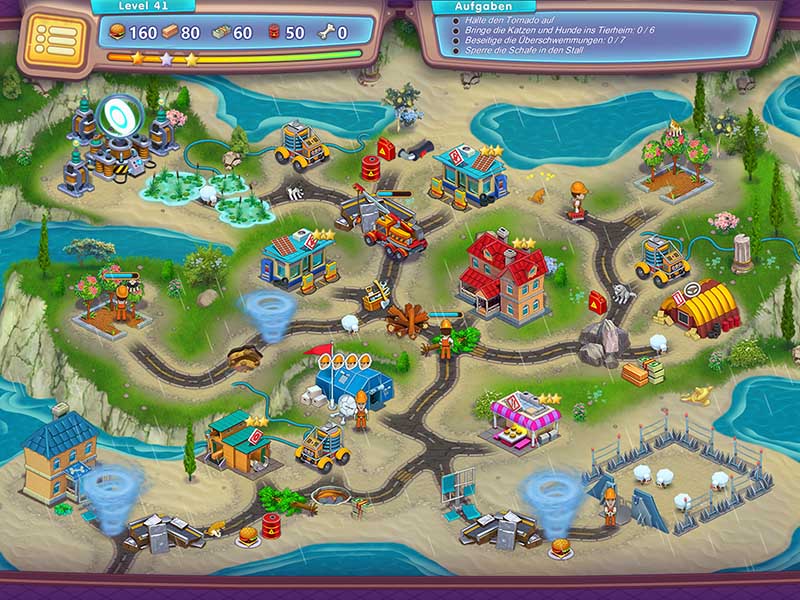Screen dimensions: 800x600
Task: Open the yellow list menu button
Action: coord(53,39)
